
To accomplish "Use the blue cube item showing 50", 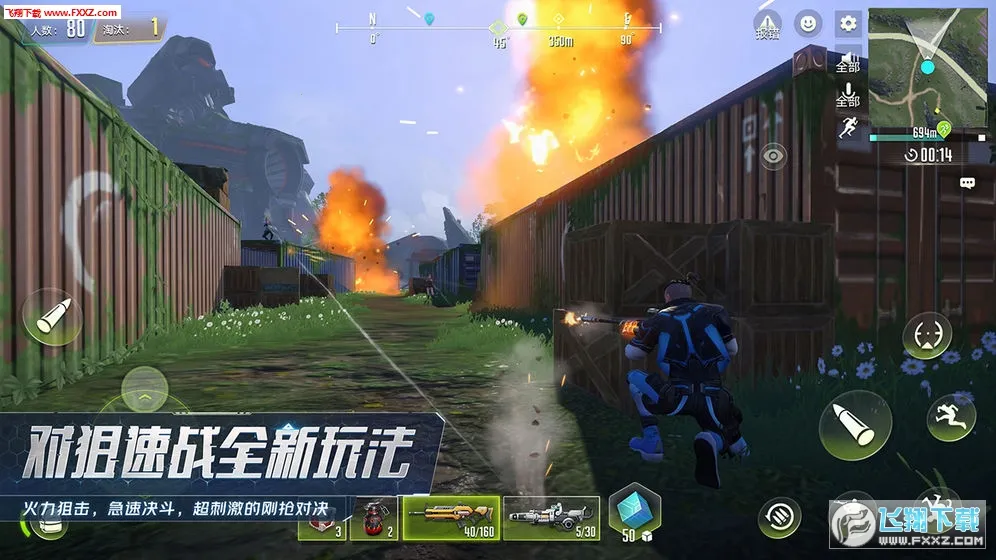I will coord(632,509).
